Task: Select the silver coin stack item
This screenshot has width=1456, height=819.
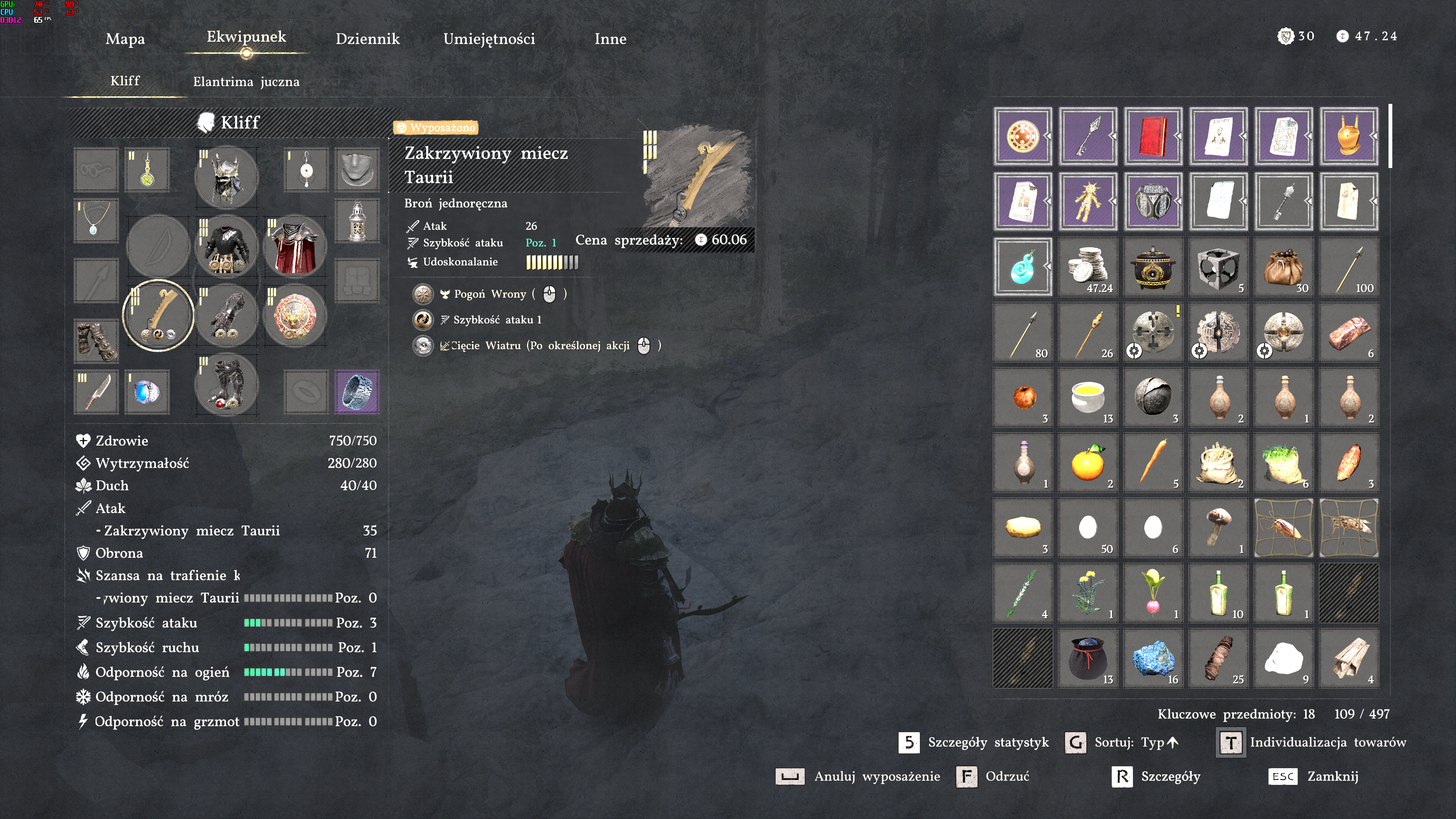Action: pos(1087,267)
